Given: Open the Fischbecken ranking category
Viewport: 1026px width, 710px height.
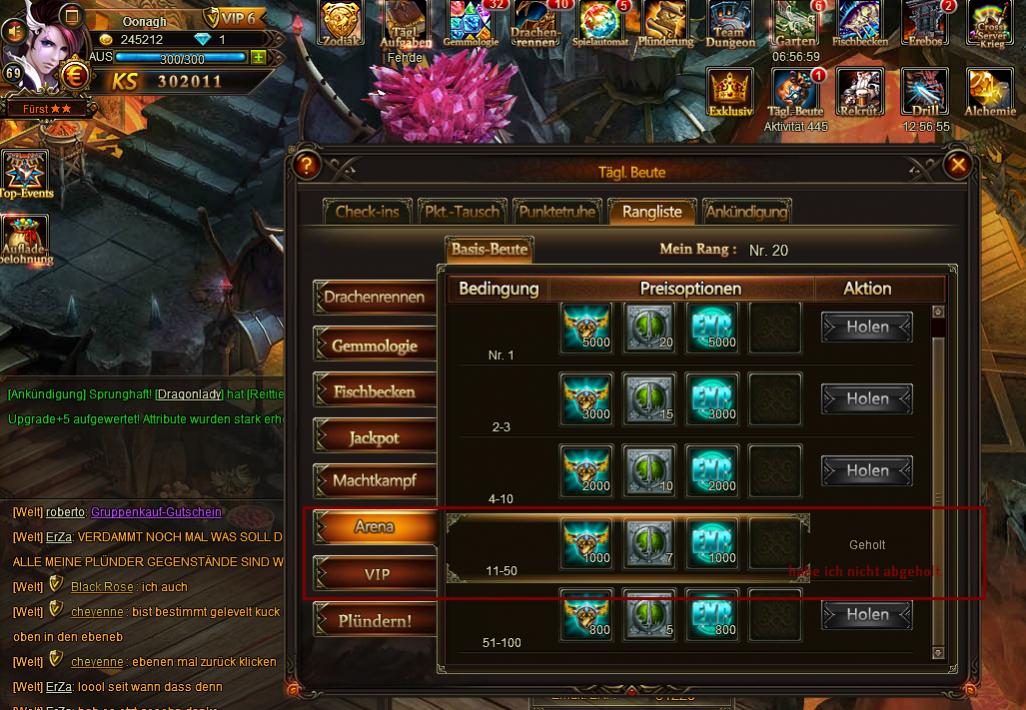Looking at the screenshot, I should (x=374, y=392).
